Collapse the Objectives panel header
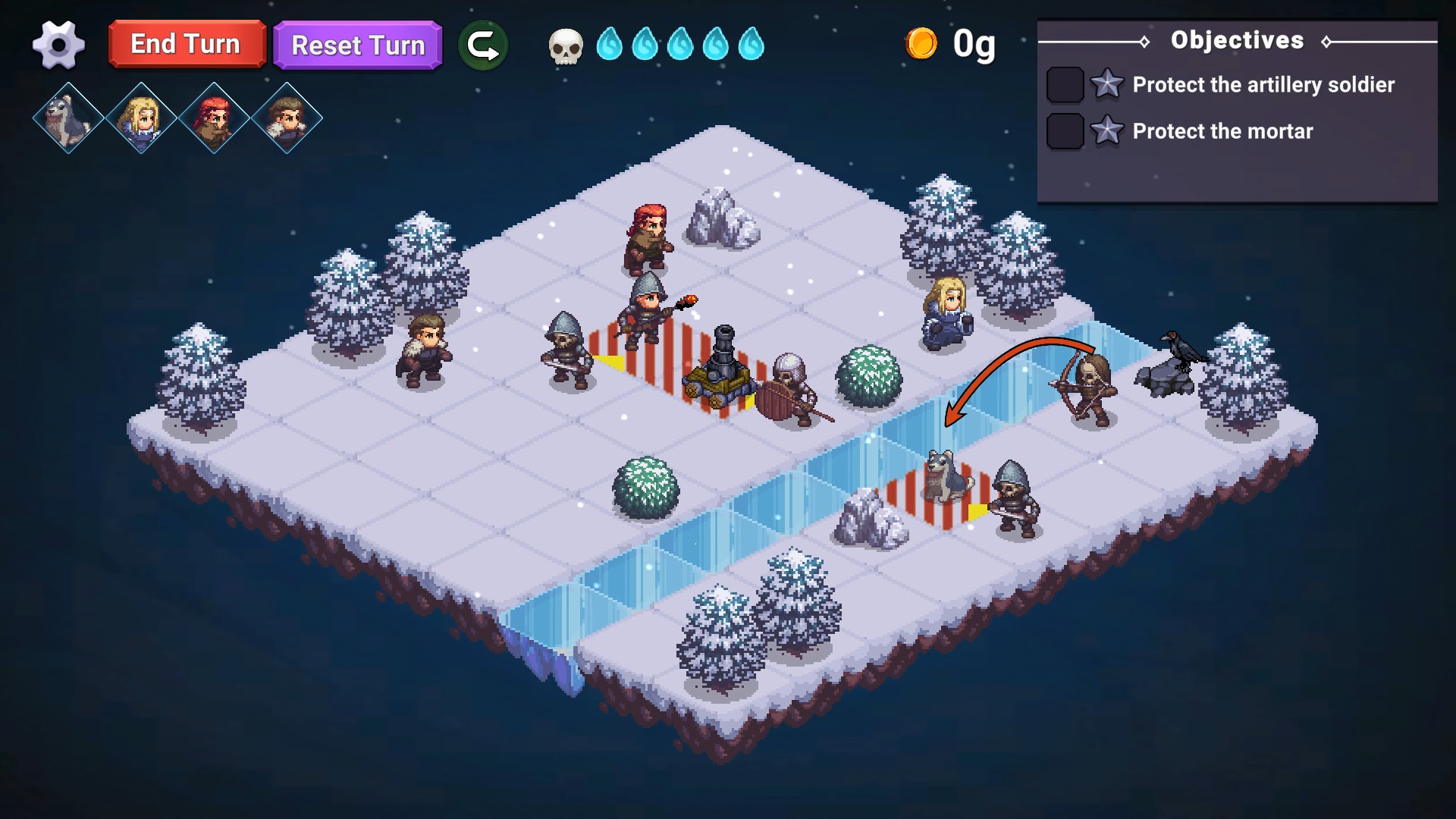The height and width of the screenshot is (819, 1456). 1238,40
